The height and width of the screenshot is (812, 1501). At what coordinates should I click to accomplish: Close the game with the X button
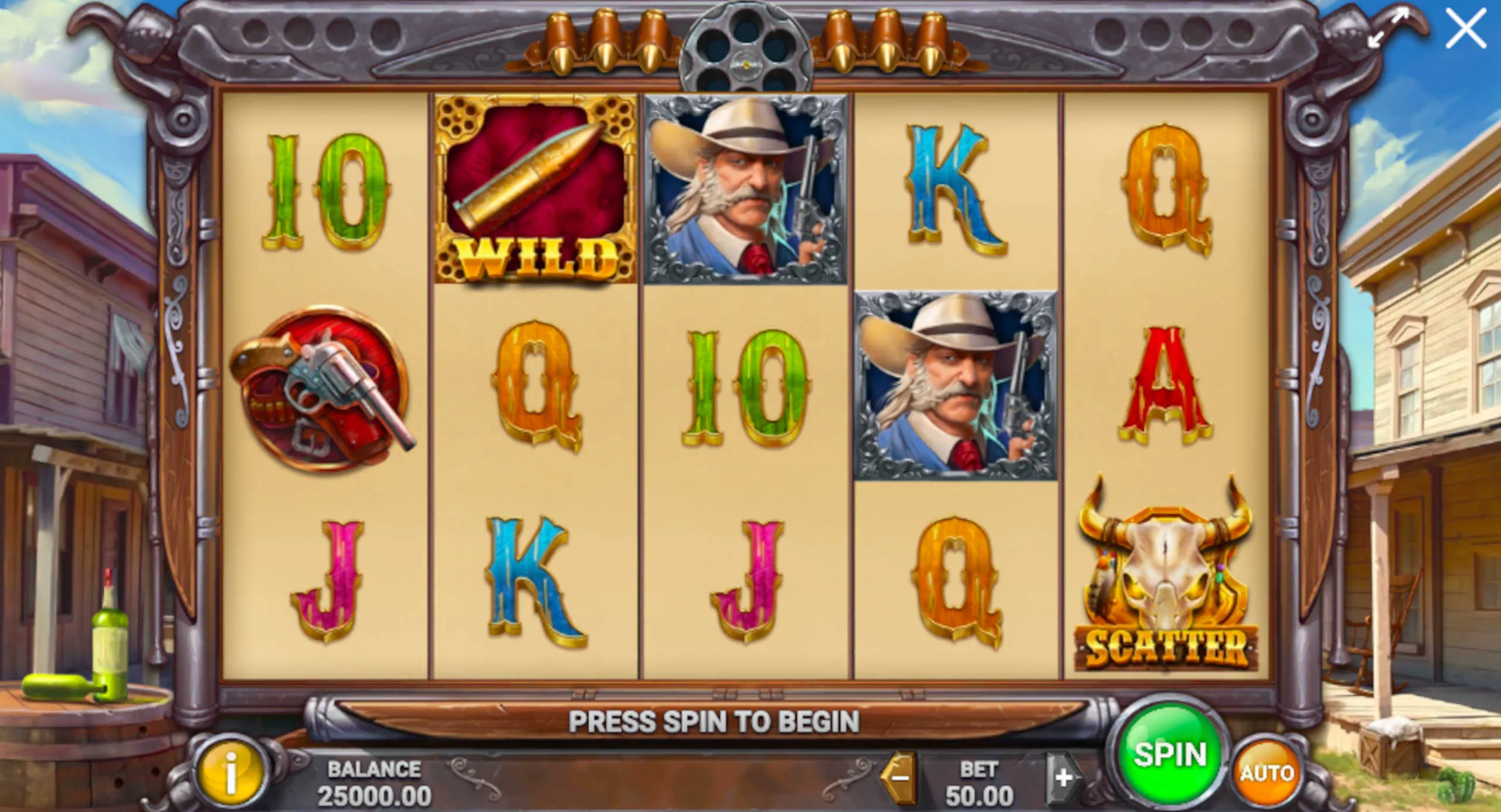(x=1465, y=28)
